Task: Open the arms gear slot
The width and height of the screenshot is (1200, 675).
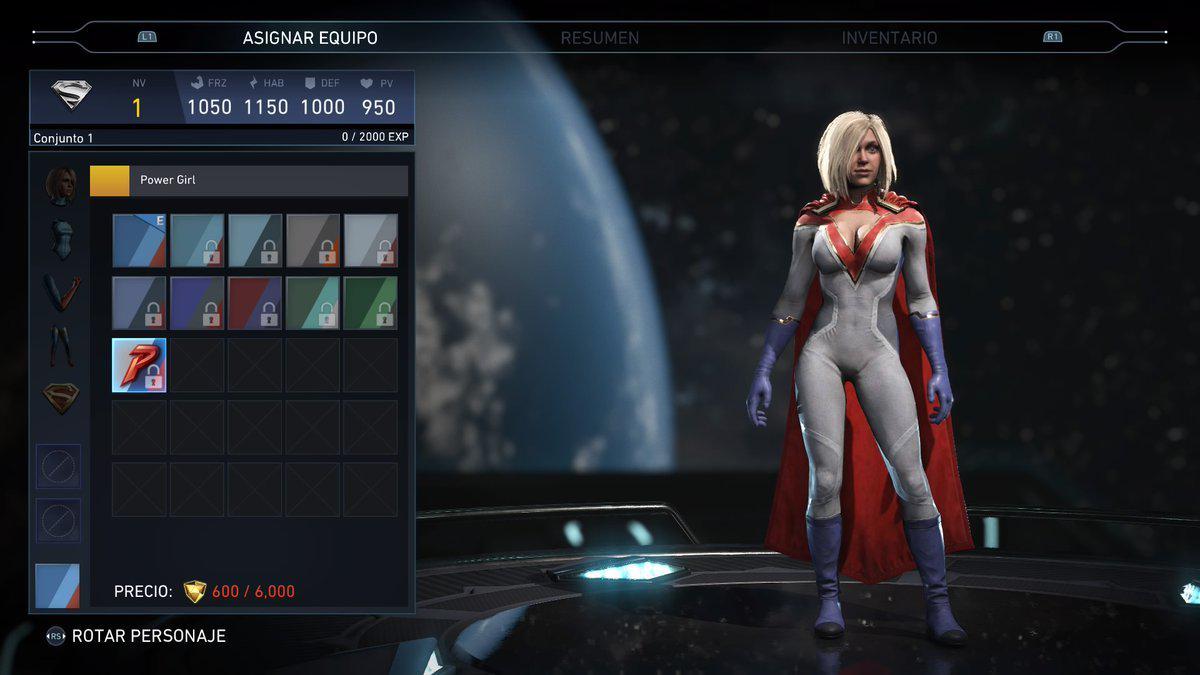Action: (60, 293)
